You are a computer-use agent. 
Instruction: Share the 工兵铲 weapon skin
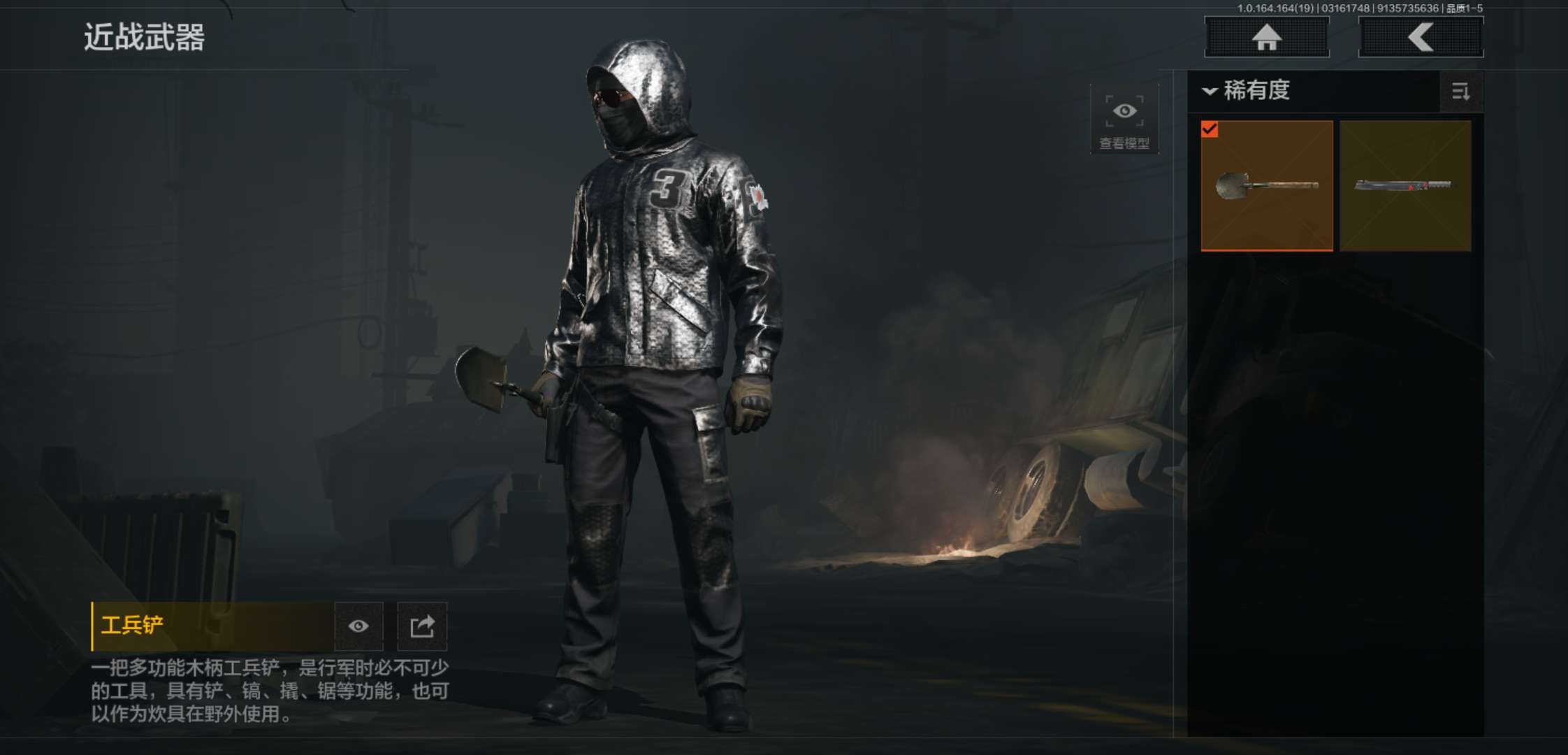[422, 626]
